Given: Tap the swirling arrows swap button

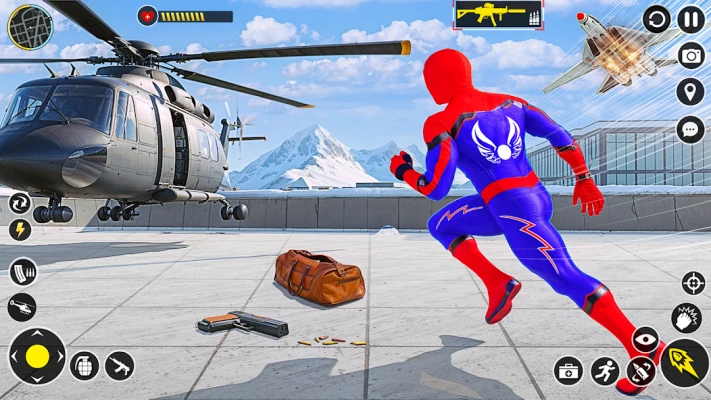Looking at the screenshot, I should [x=20, y=203].
